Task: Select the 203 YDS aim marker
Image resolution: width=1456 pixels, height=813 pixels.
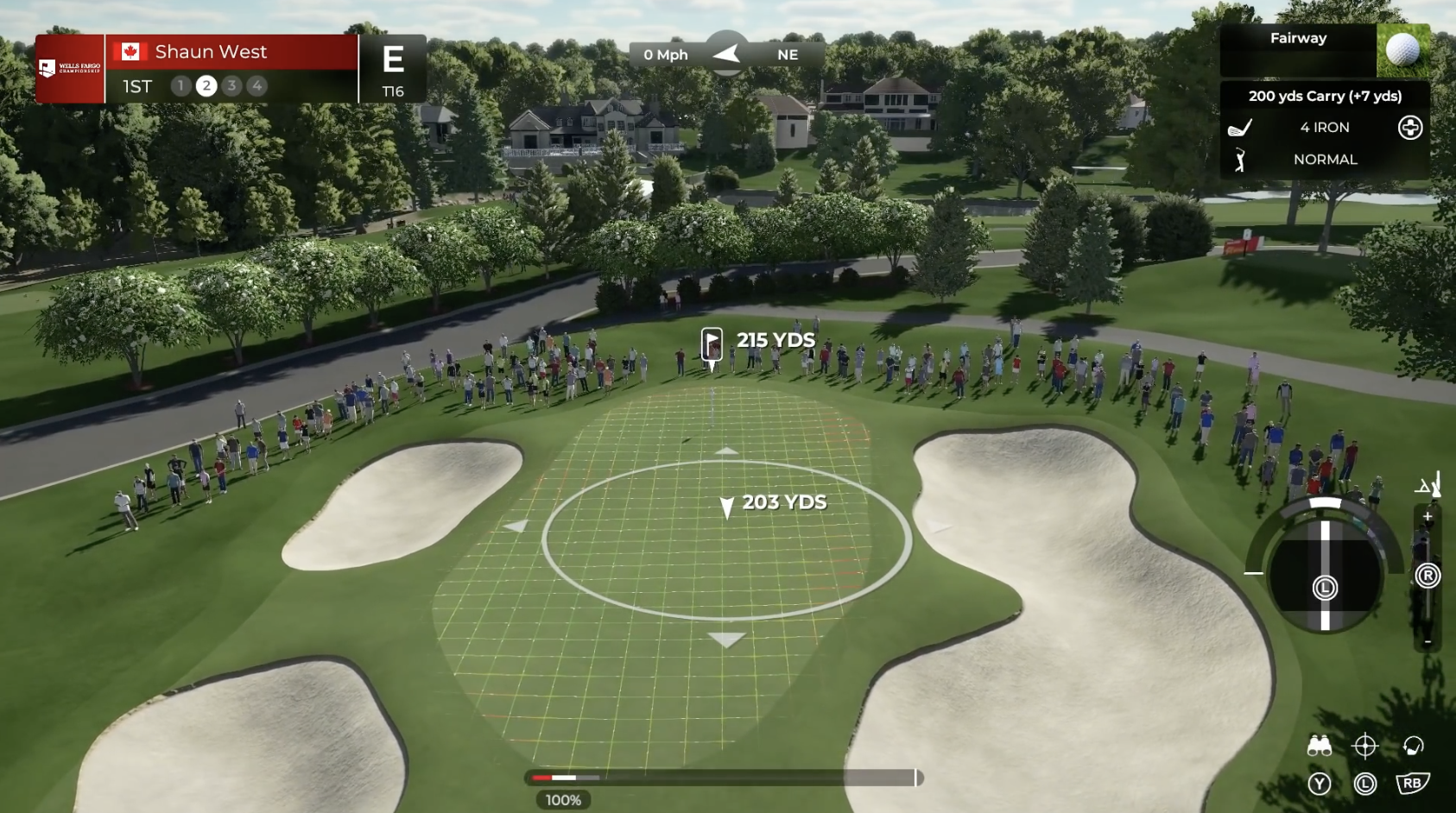Action: 727,507
